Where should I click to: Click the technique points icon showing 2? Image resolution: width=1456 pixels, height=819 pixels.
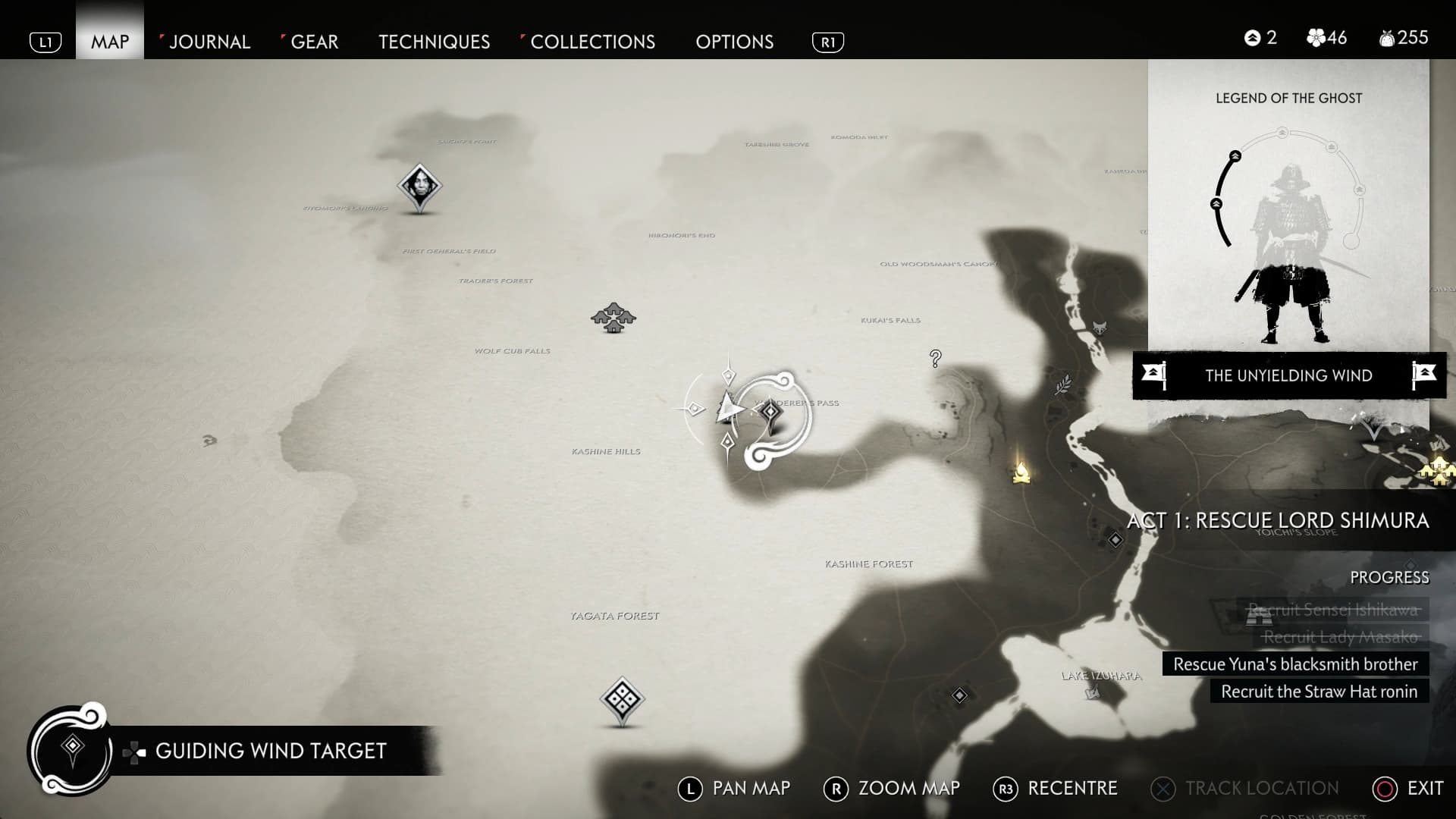[1251, 36]
